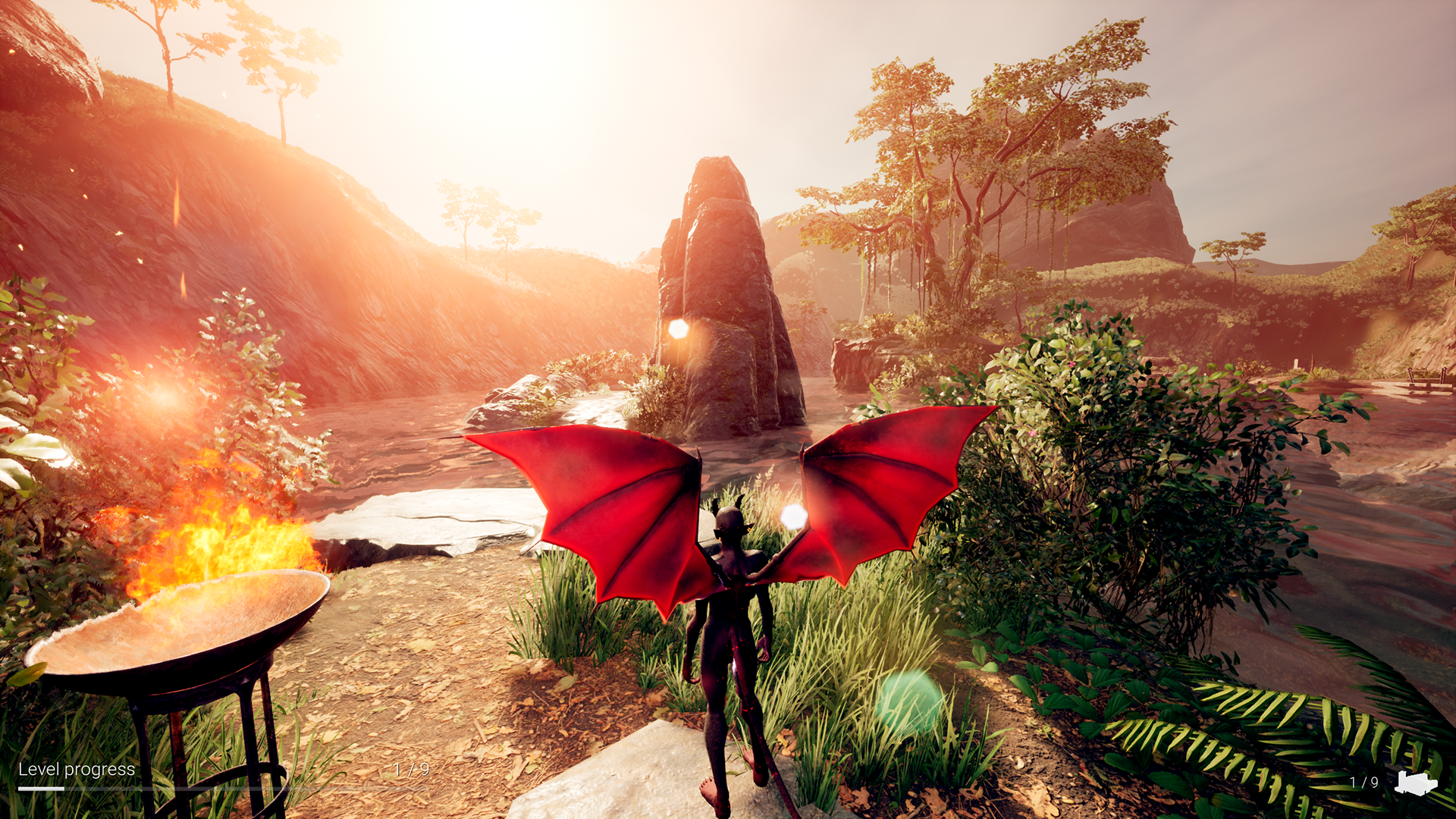The height and width of the screenshot is (819, 1456).
Task: Click the white collectible piece icon
Action: pos(1415,783)
